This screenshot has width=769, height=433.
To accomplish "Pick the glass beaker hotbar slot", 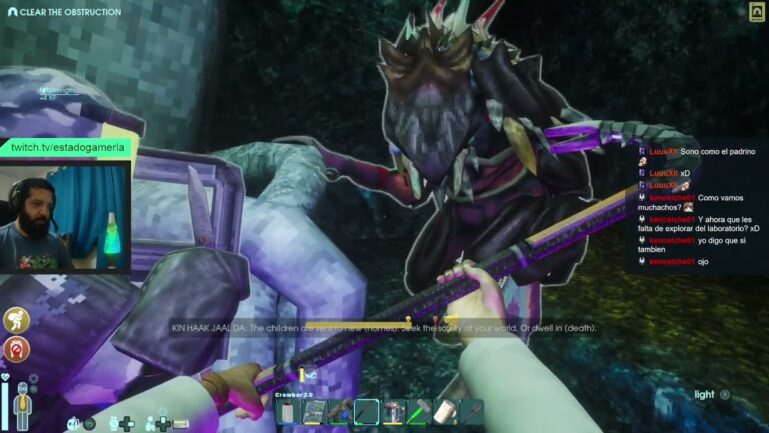I will pyautogui.click(x=393, y=412).
